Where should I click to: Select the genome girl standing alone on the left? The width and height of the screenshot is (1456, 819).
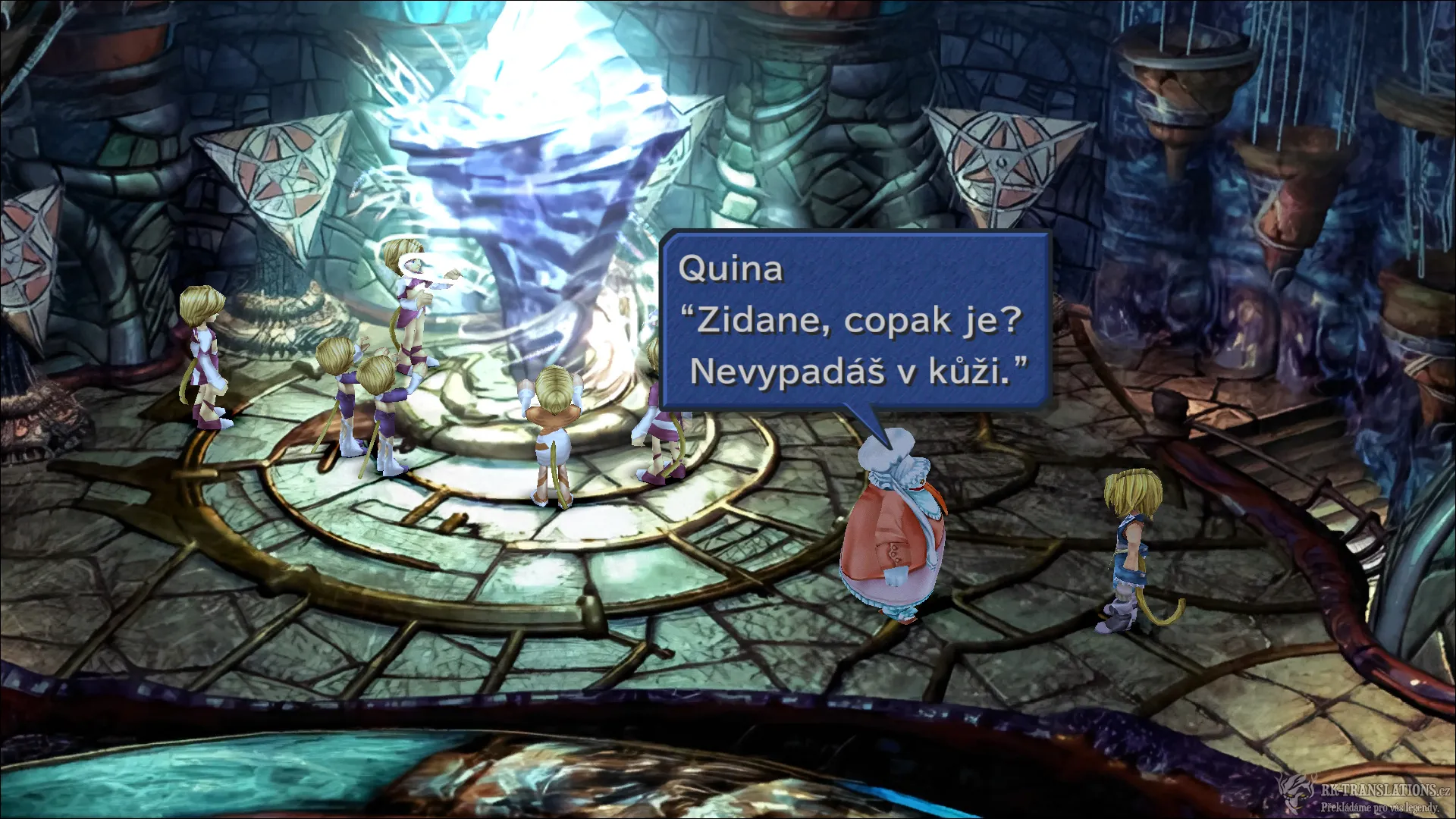click(205, 356)
